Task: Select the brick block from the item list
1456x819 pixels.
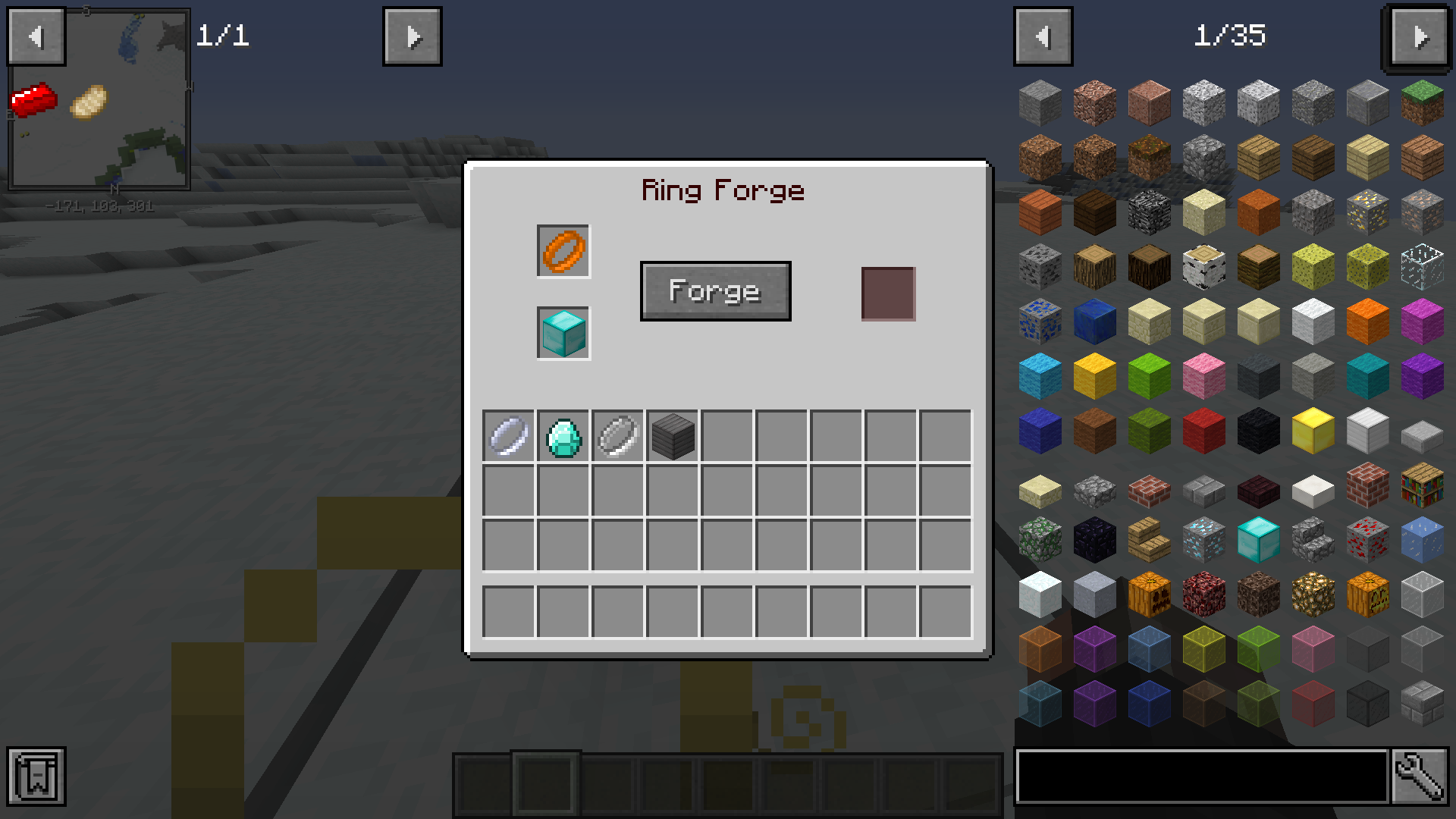Action: click(x=1367, y=485)
